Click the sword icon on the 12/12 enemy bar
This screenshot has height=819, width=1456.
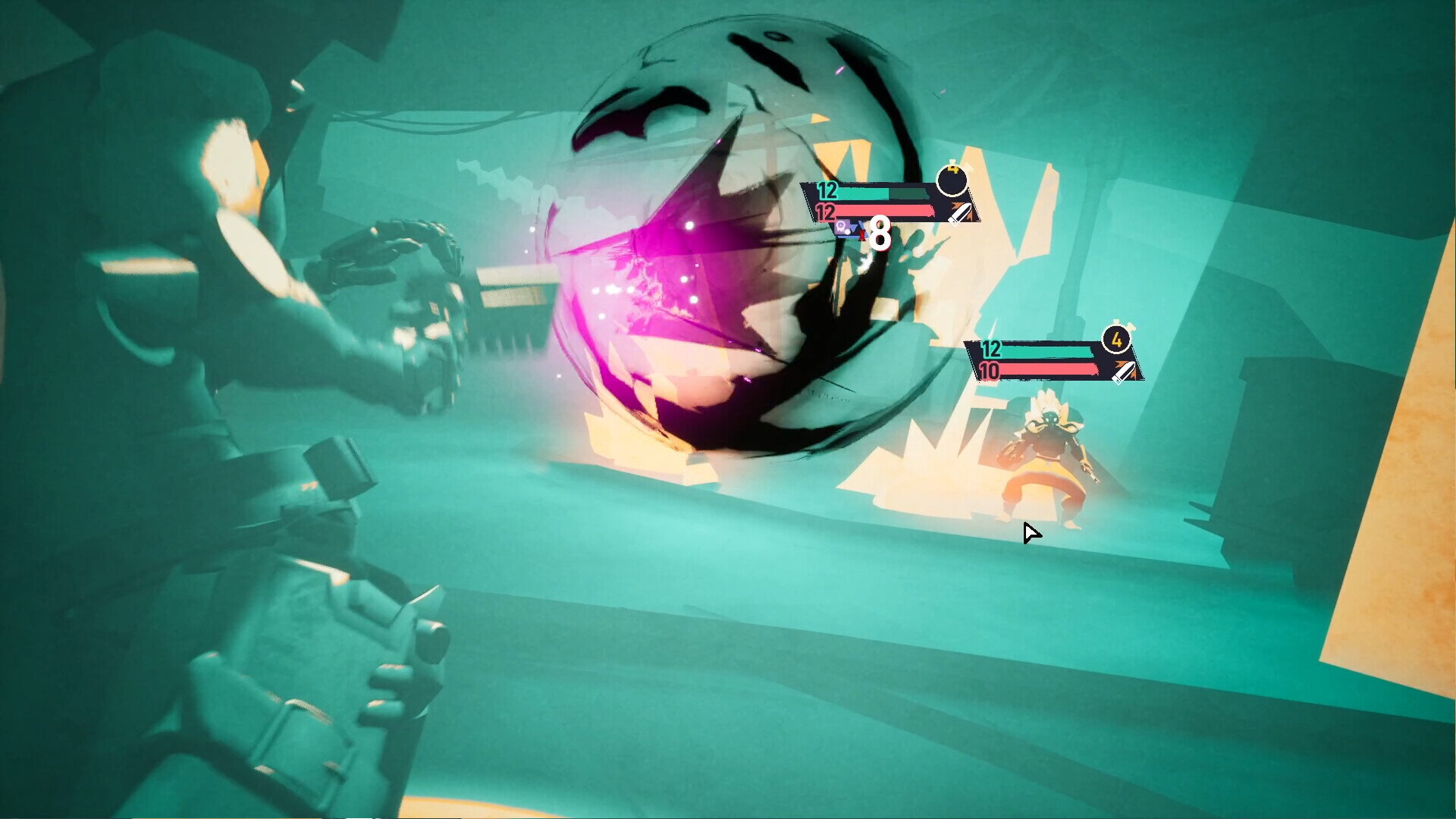click(960, 213)
